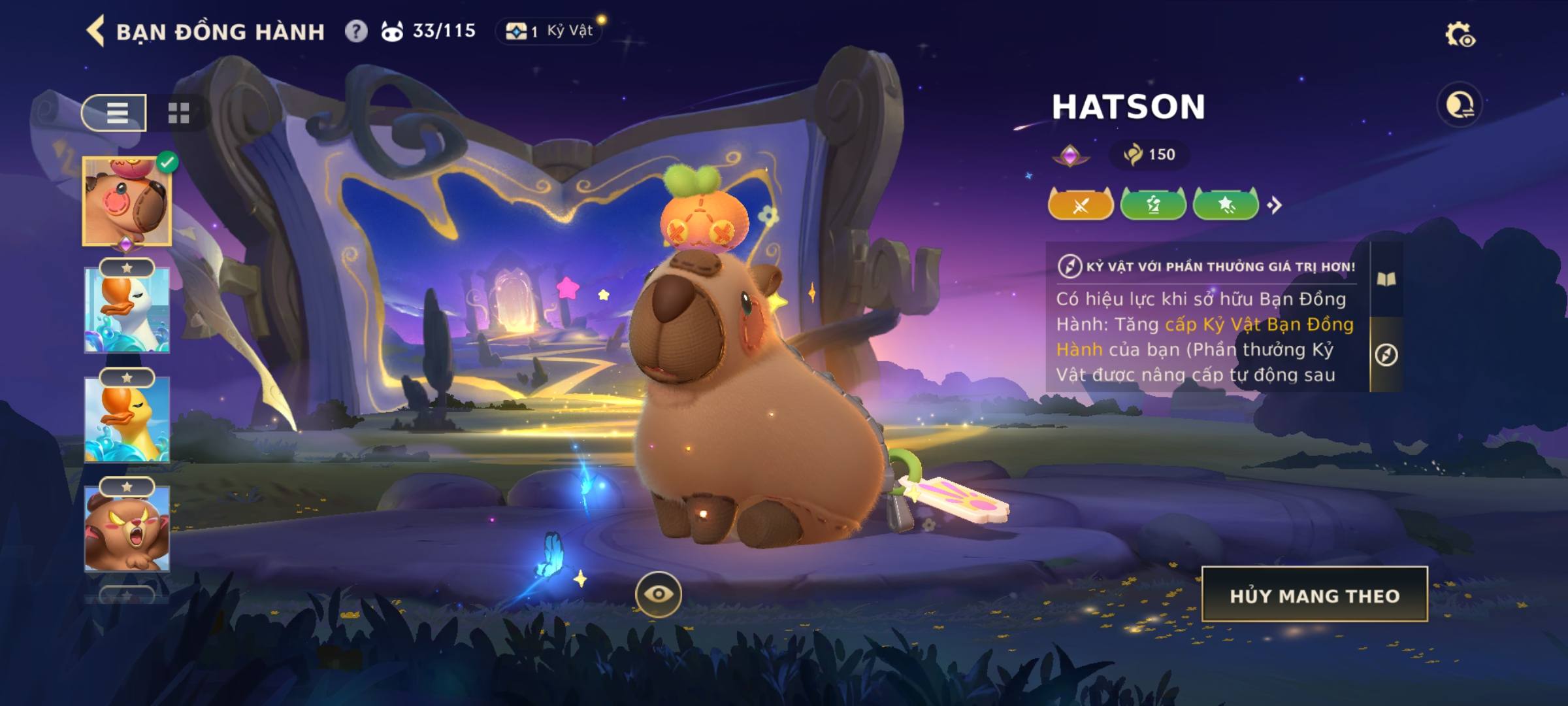This screenshot has width=1568, height=706.
Task: Expand more skill badges with the arrow
Action: 1274,205
